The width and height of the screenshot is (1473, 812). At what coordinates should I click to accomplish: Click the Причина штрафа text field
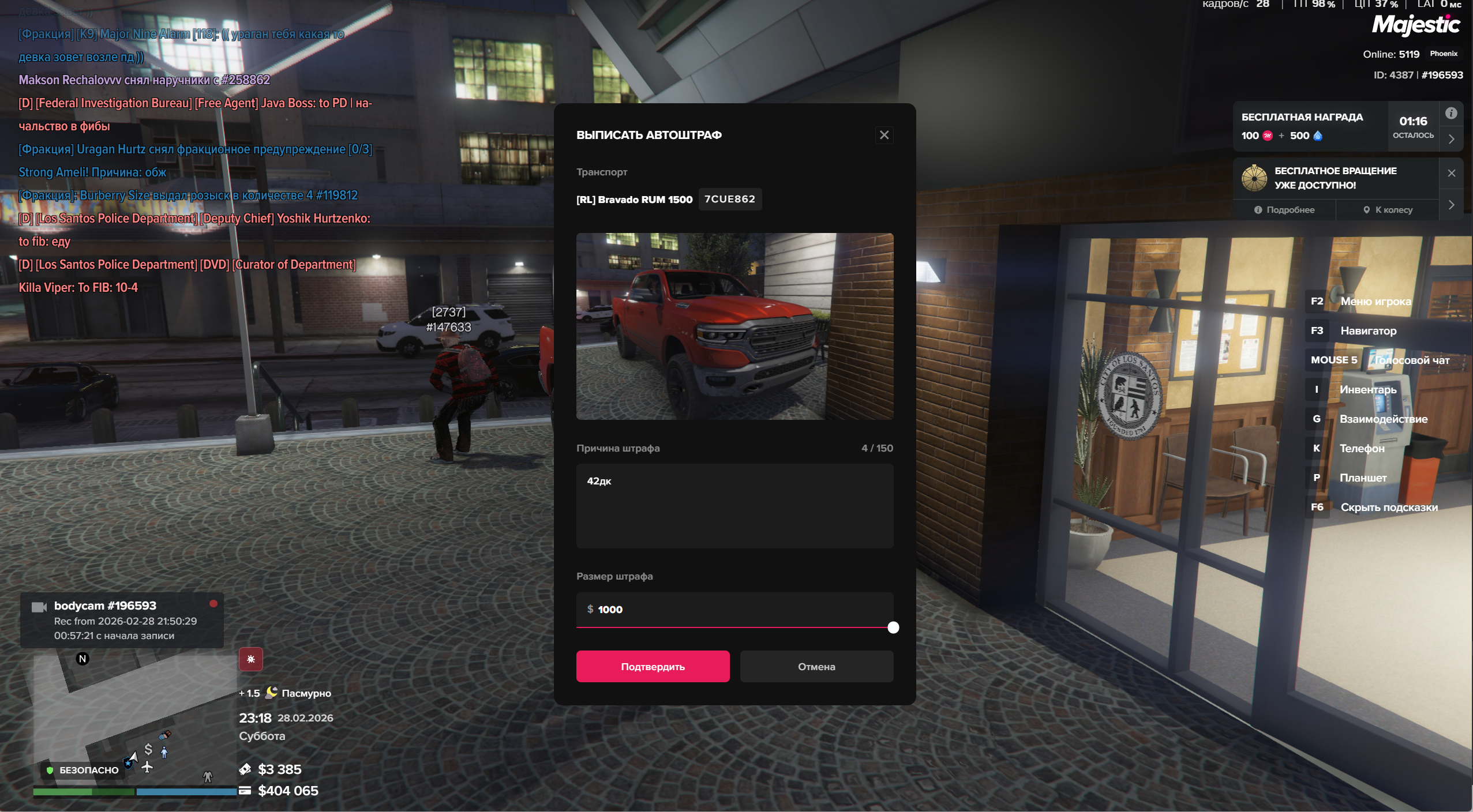(x=734, y=506)
